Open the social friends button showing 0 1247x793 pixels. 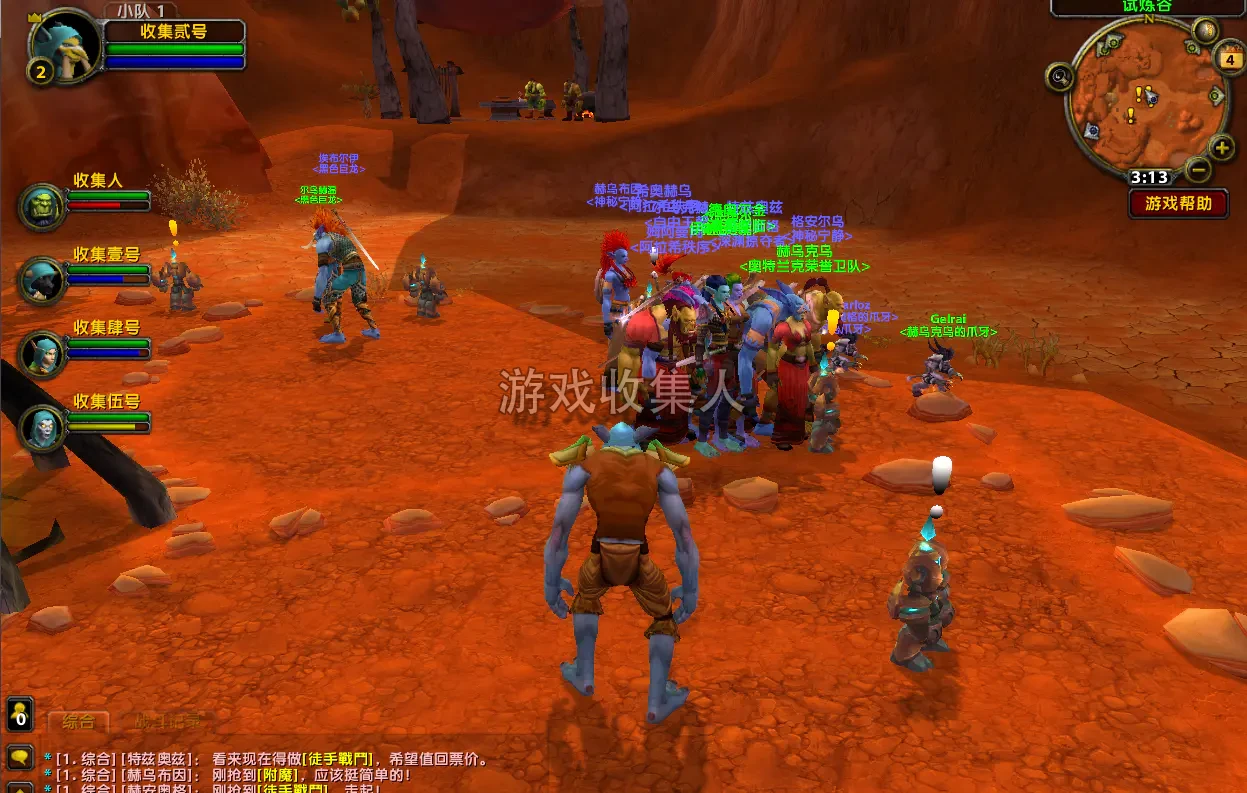20,715
